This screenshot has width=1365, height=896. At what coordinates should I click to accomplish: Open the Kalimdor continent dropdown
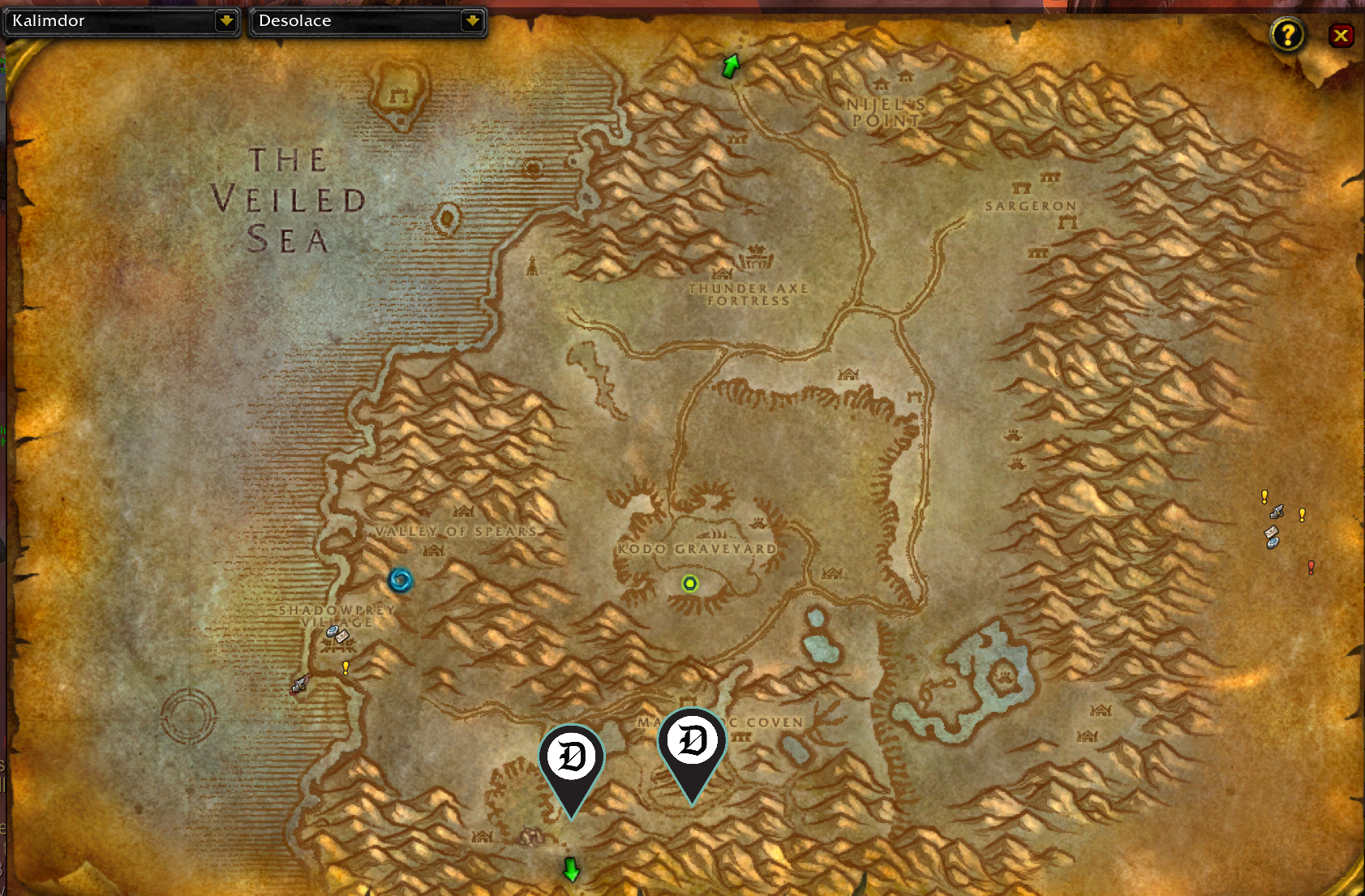click(122, 21)
